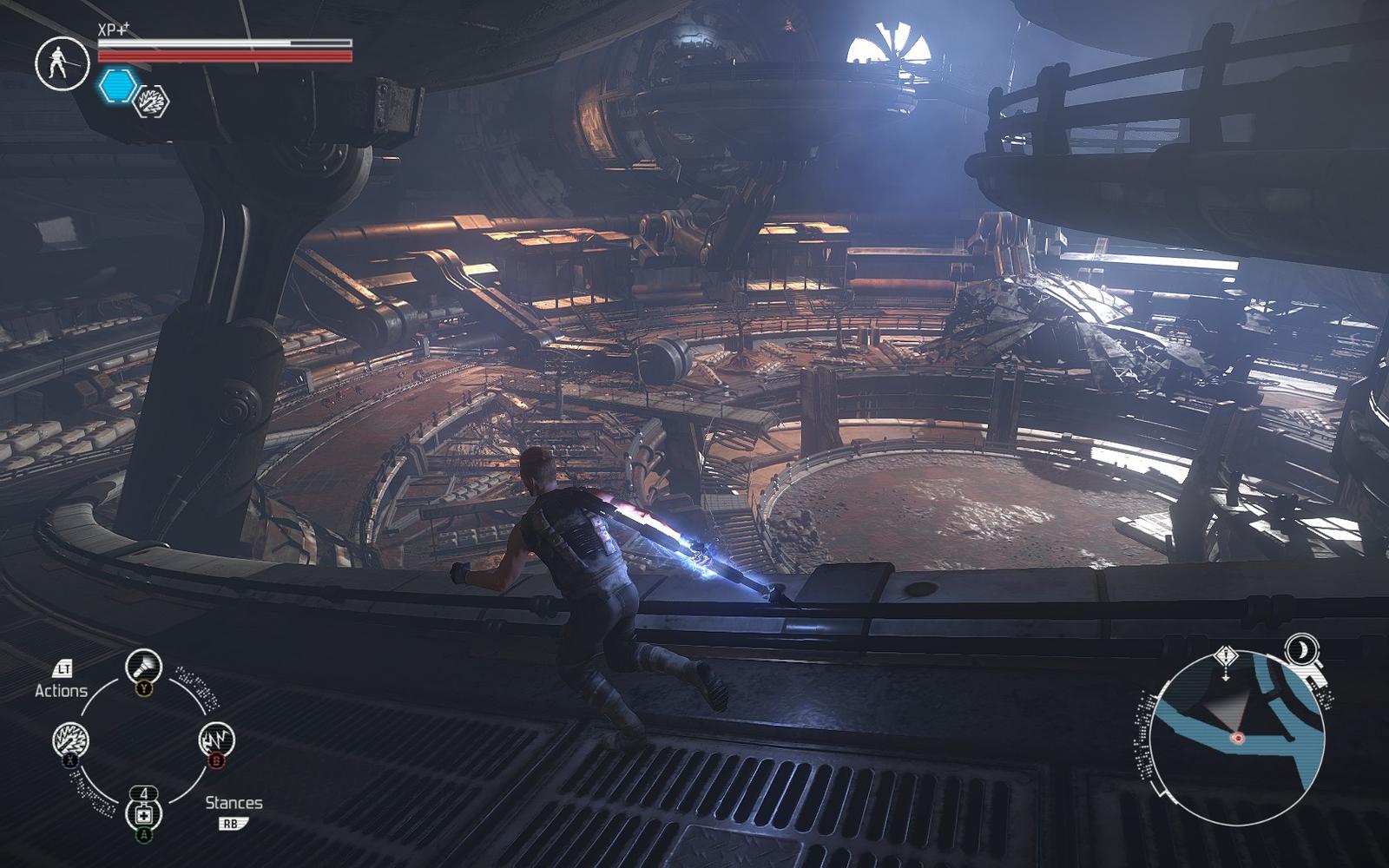Click the hexagonal spiky burst ability icon
The height and width of the screenshot is (868, 1389).
[152, 102]
